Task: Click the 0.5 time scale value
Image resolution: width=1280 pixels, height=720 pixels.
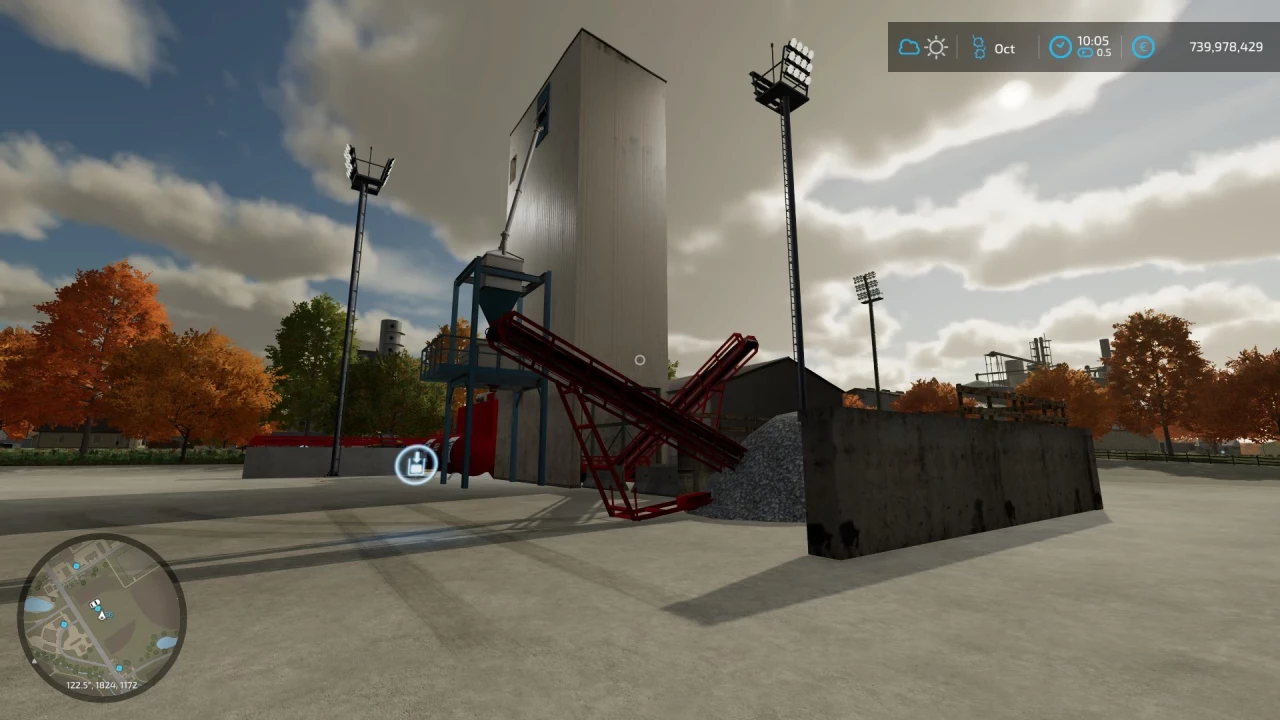Action: [x=1104, y=53]
